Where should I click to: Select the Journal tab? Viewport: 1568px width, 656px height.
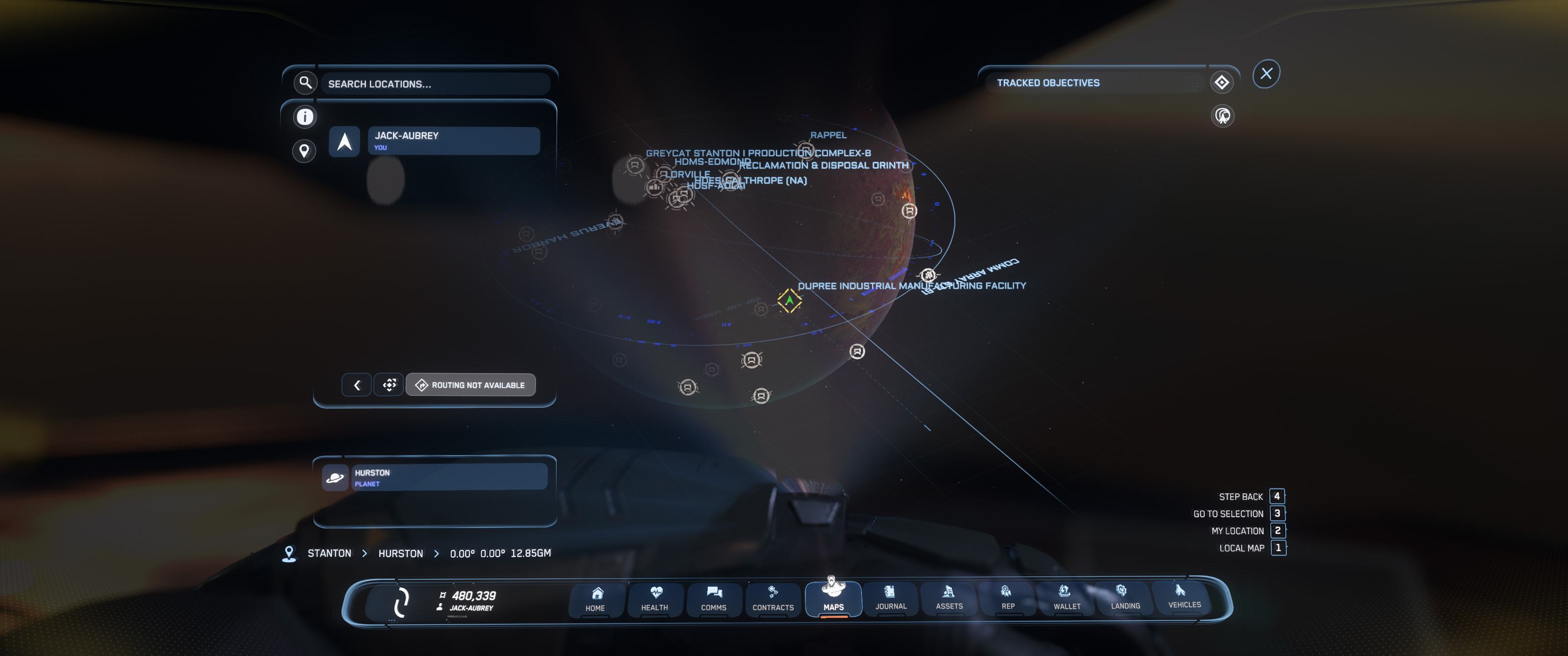pyautogui.click(x=891, y=598)
